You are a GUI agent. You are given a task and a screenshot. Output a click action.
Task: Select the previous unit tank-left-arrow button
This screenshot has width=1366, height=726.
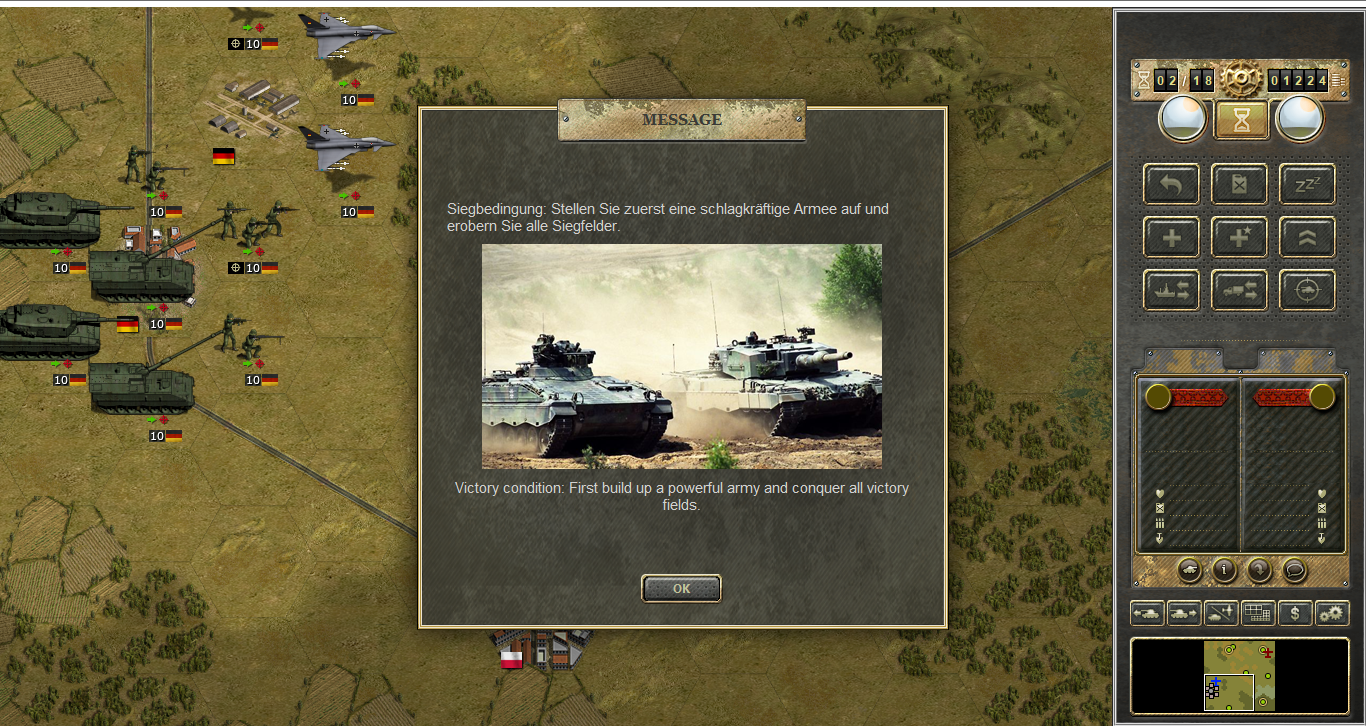coord(1147,613)
